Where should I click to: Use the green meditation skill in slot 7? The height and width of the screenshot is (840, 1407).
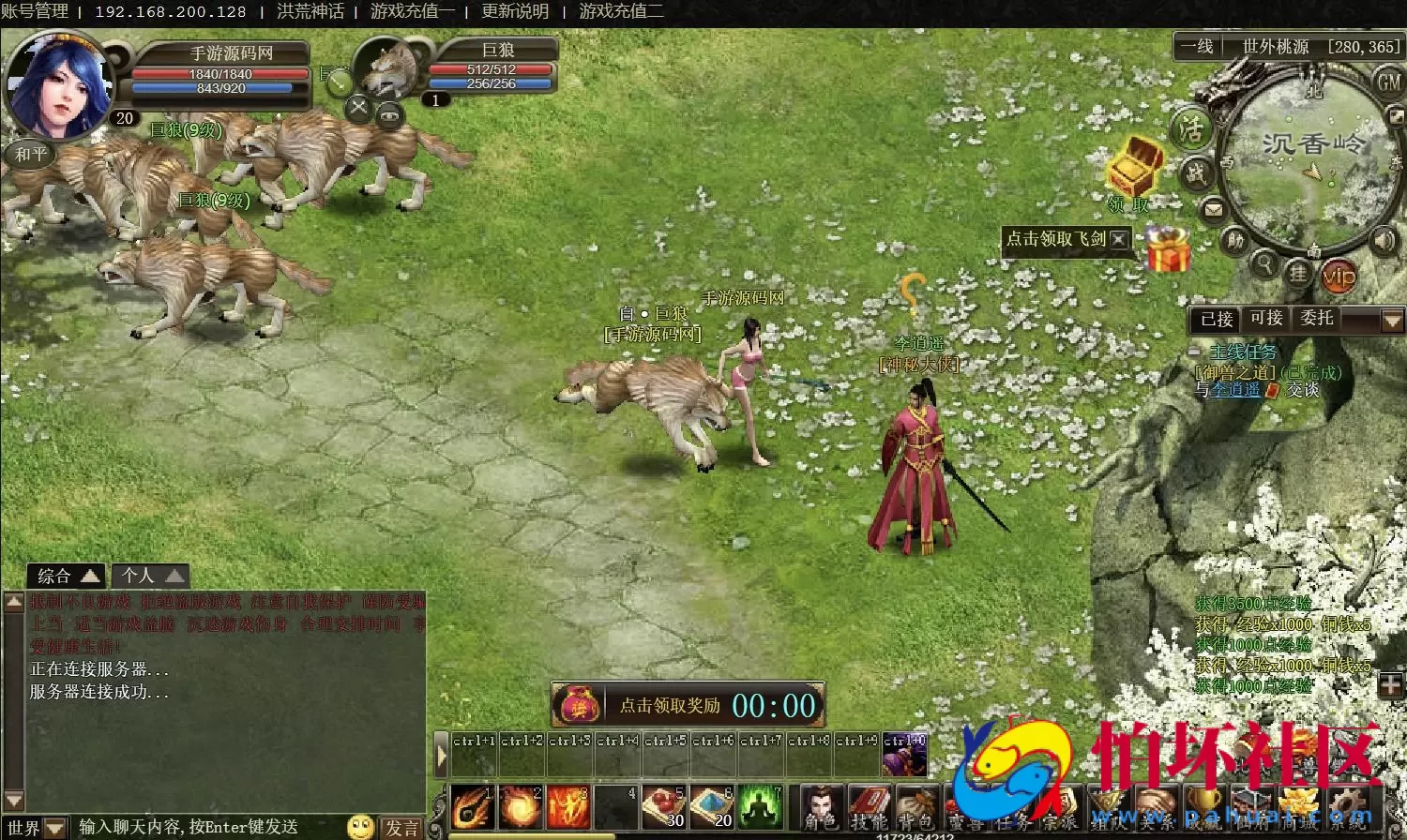coord(760,806)
